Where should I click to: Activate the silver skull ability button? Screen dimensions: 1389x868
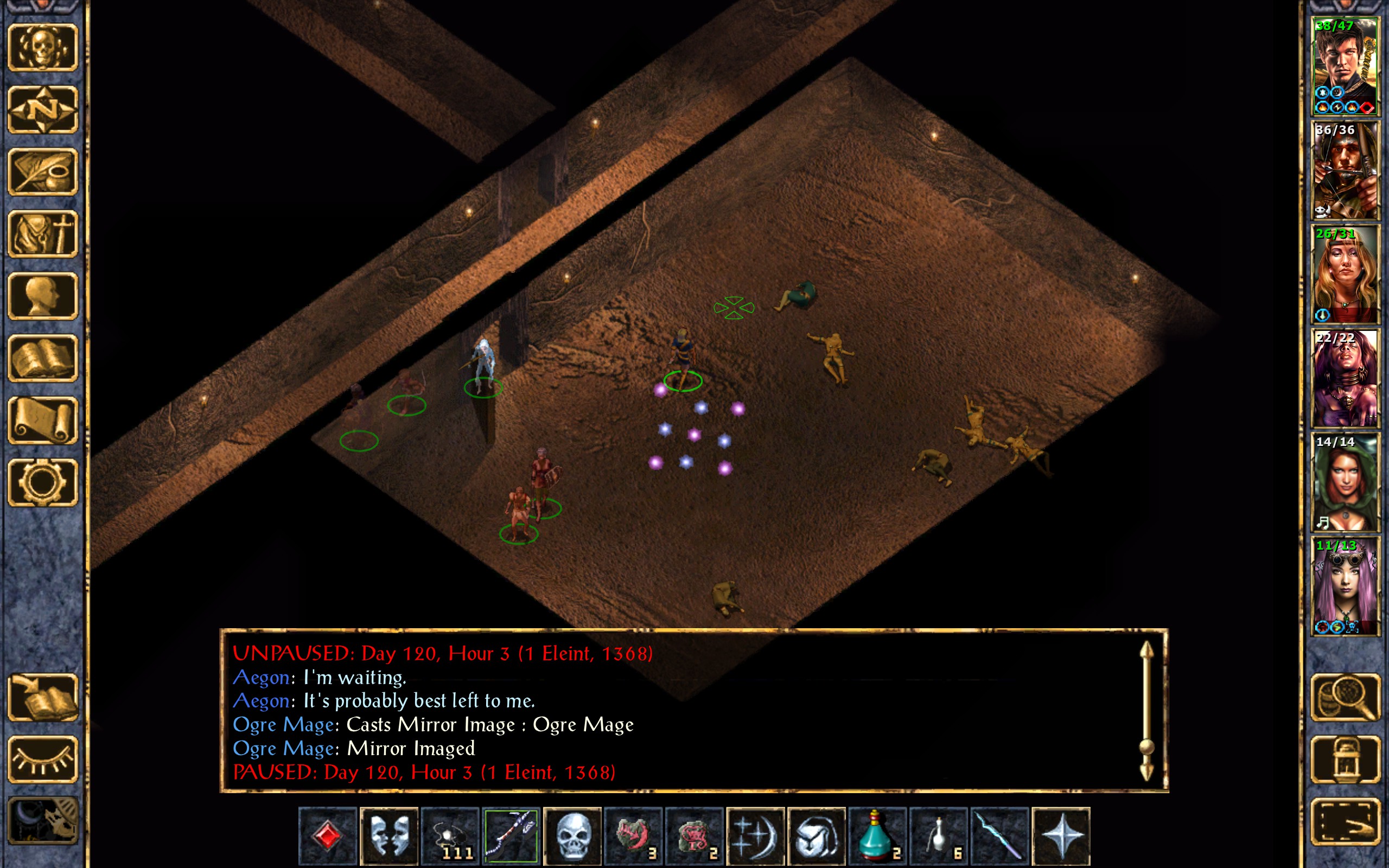[572, 836]
